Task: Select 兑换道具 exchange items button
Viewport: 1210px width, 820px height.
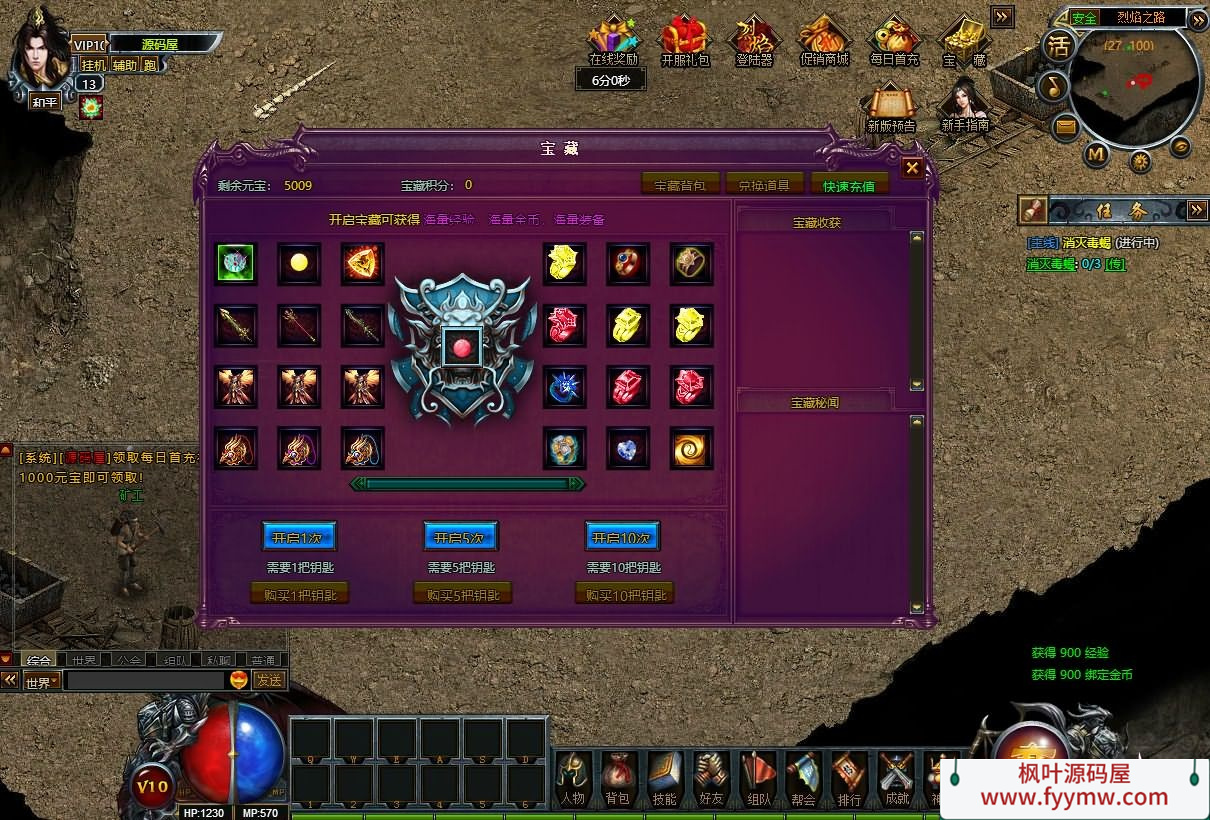Action: pyautogui.click(x=764, y=185)
